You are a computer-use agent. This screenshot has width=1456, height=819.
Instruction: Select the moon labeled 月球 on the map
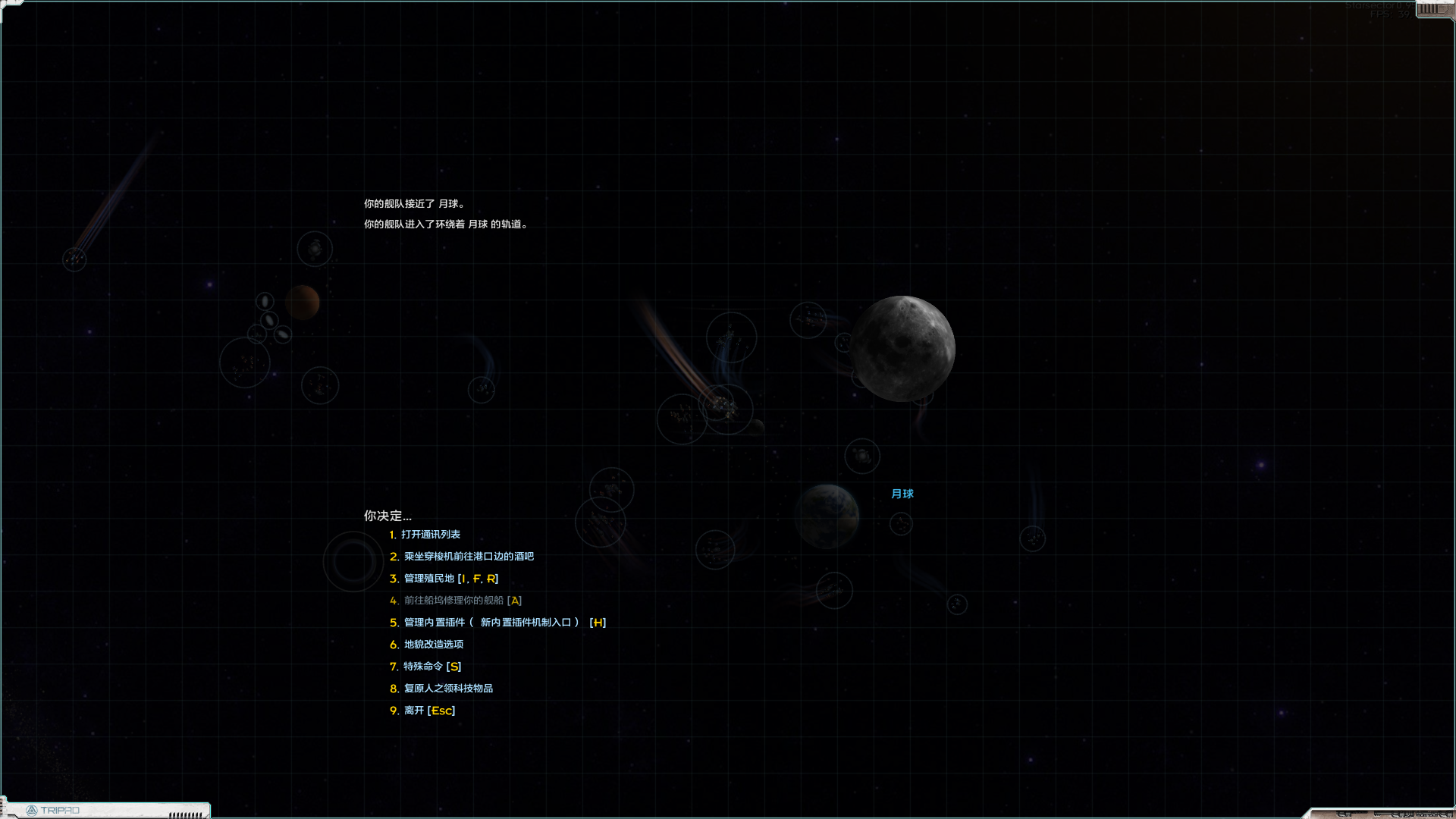904,347
